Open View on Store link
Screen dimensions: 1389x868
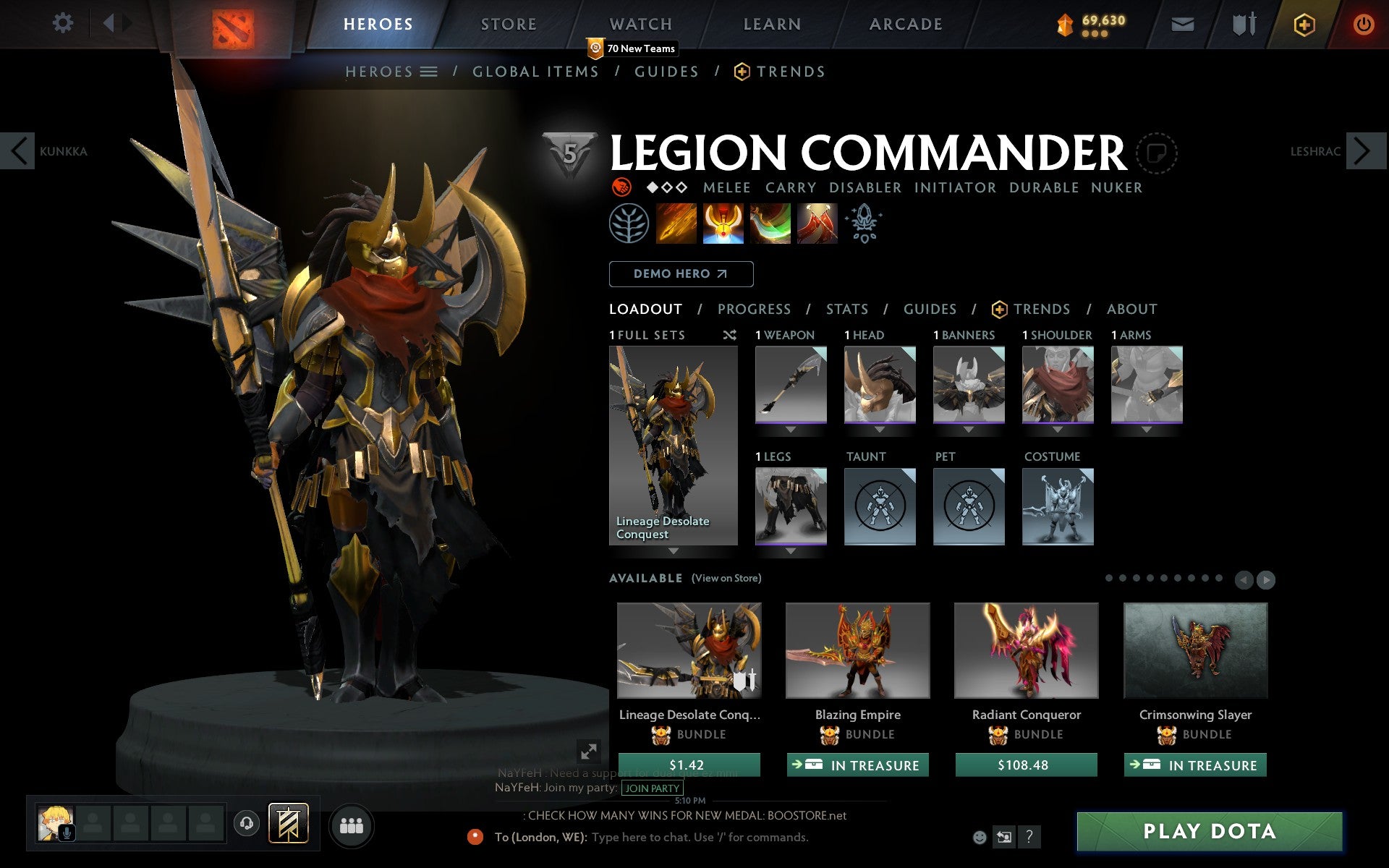click(x=726, y=578)
